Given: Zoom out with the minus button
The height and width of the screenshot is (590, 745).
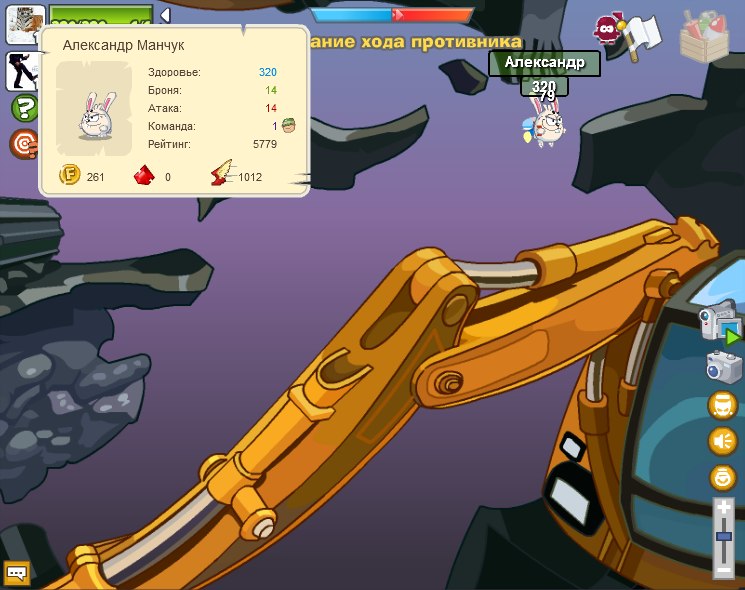Looking at the screenshot, I should pos(724,570).
